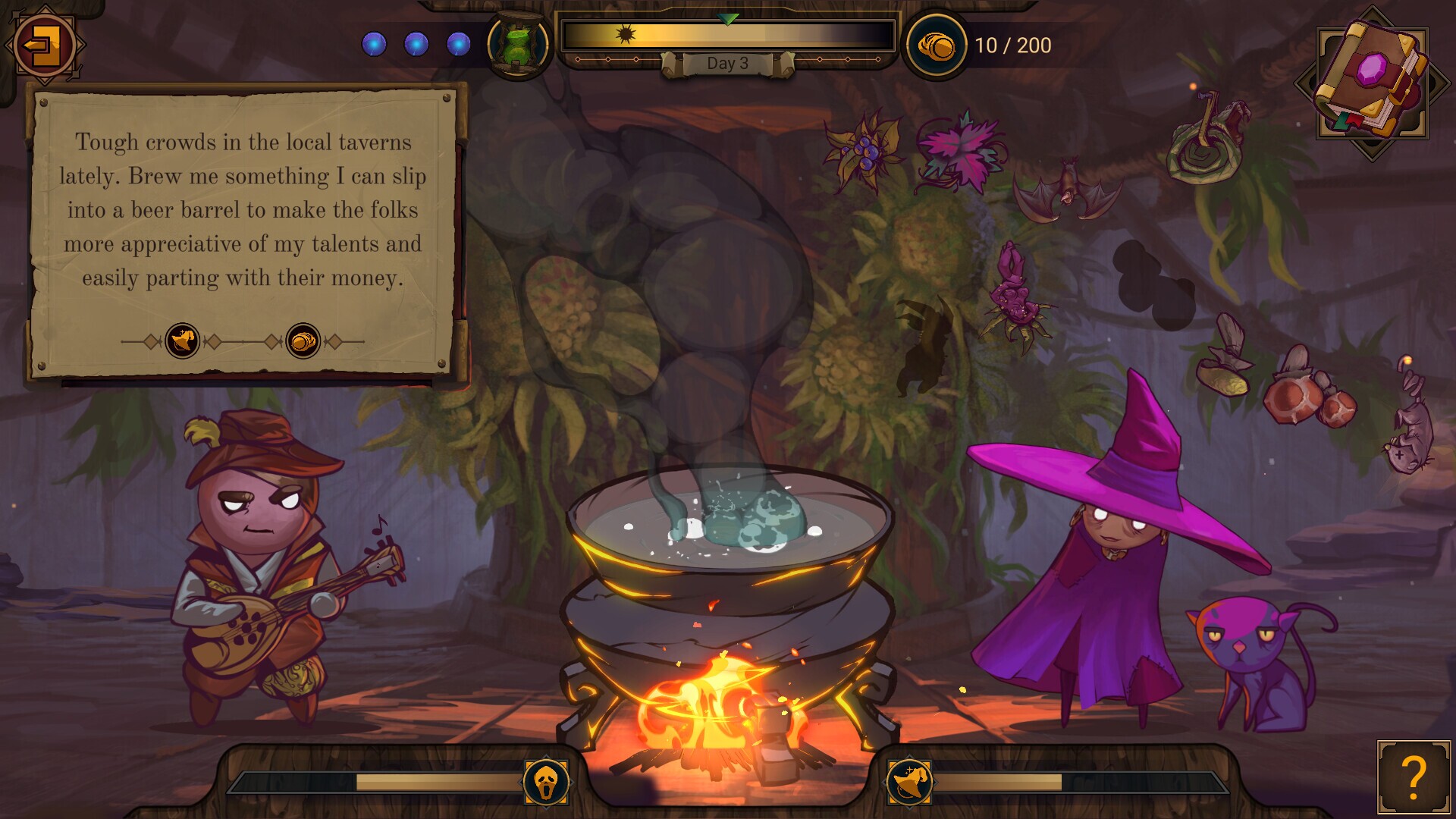This screenshot has height=819, width=1456.
Task: Click the third blue mana orb
Action: (x=457, y=44)
